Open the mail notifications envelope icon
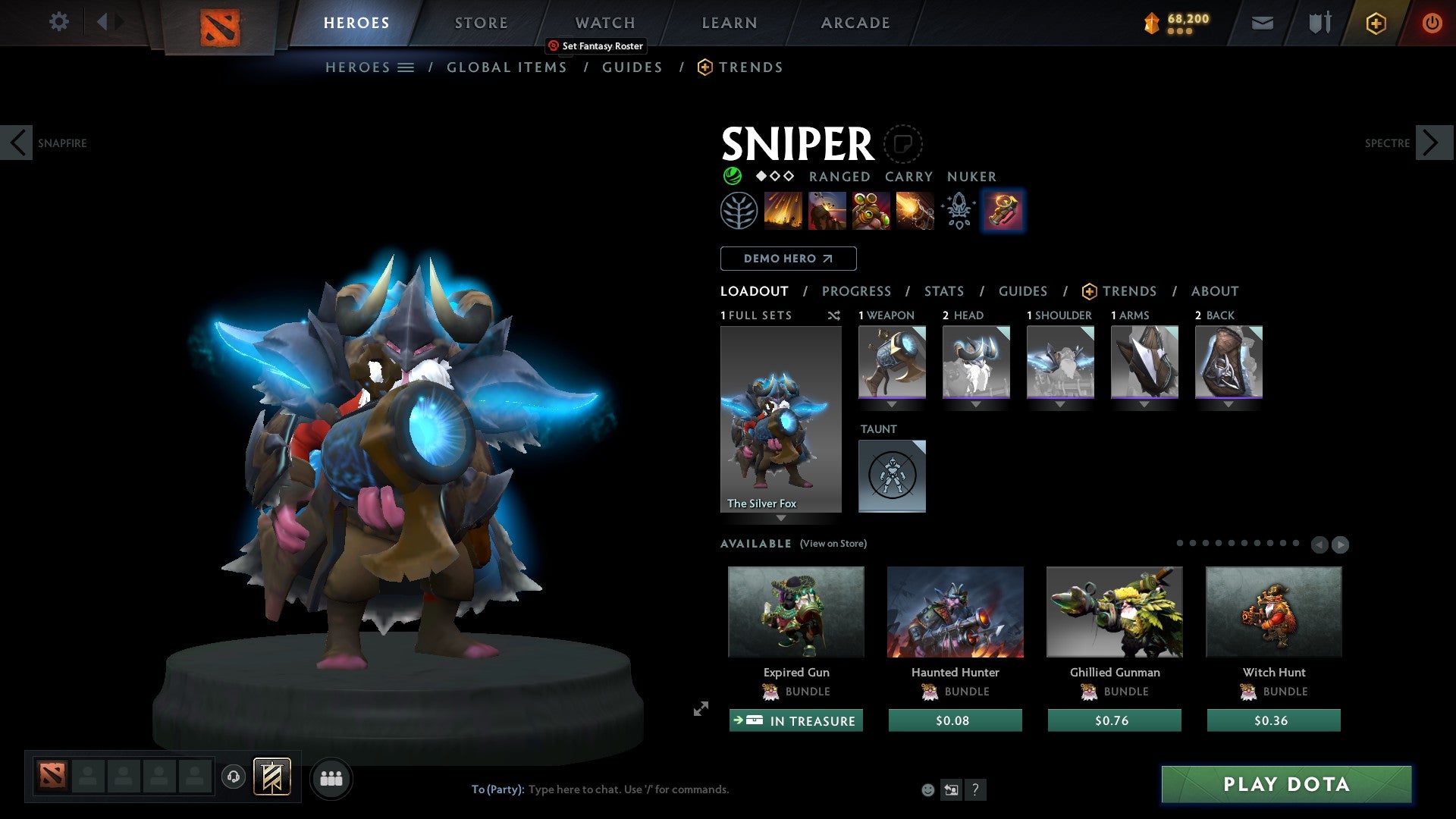 tap(1261, 22)
